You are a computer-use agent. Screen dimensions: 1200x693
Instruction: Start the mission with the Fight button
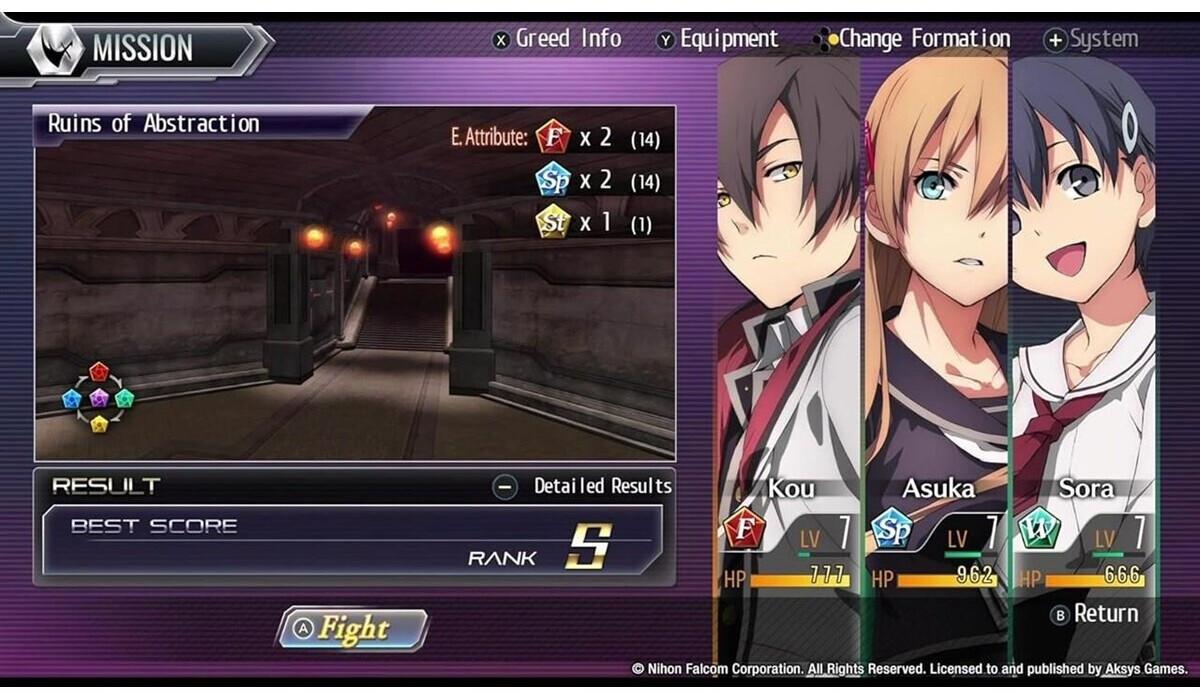[352, 629]
